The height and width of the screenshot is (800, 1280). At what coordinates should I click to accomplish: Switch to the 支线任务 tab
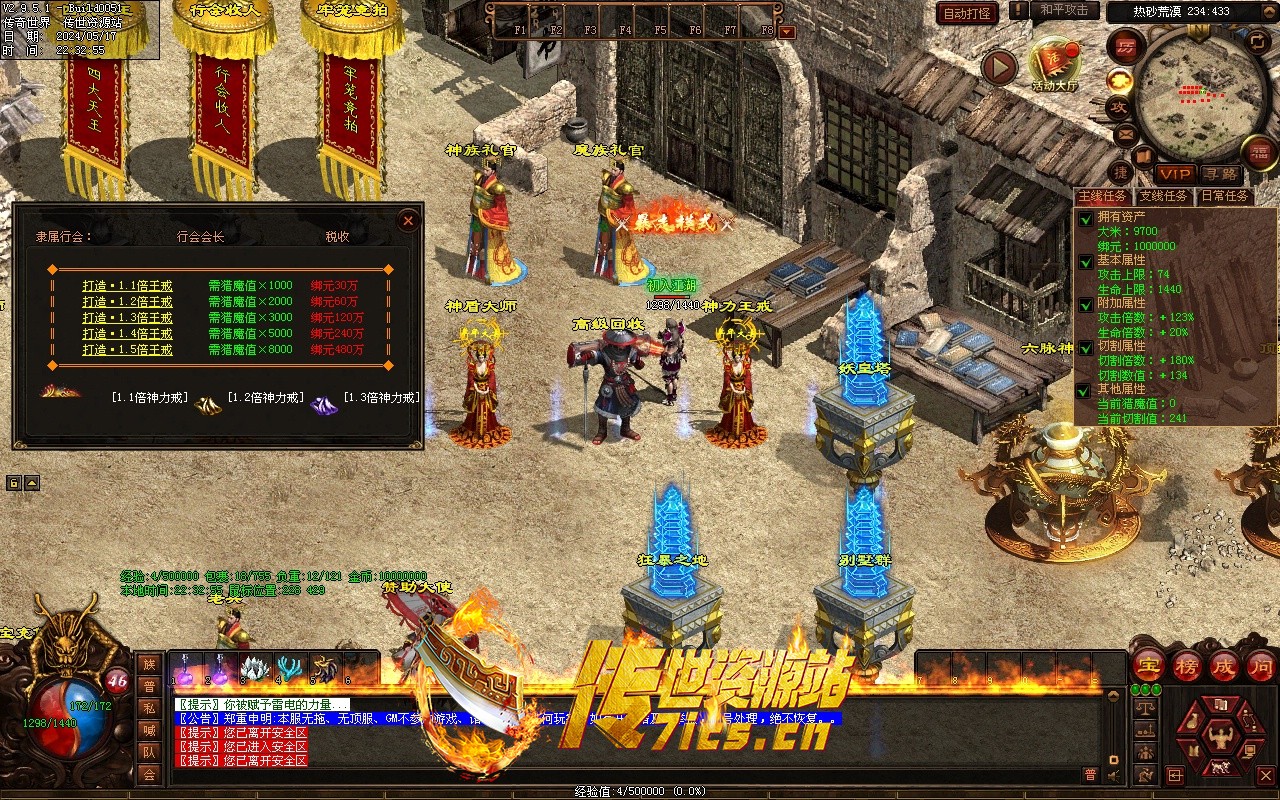pos(1163,196)
